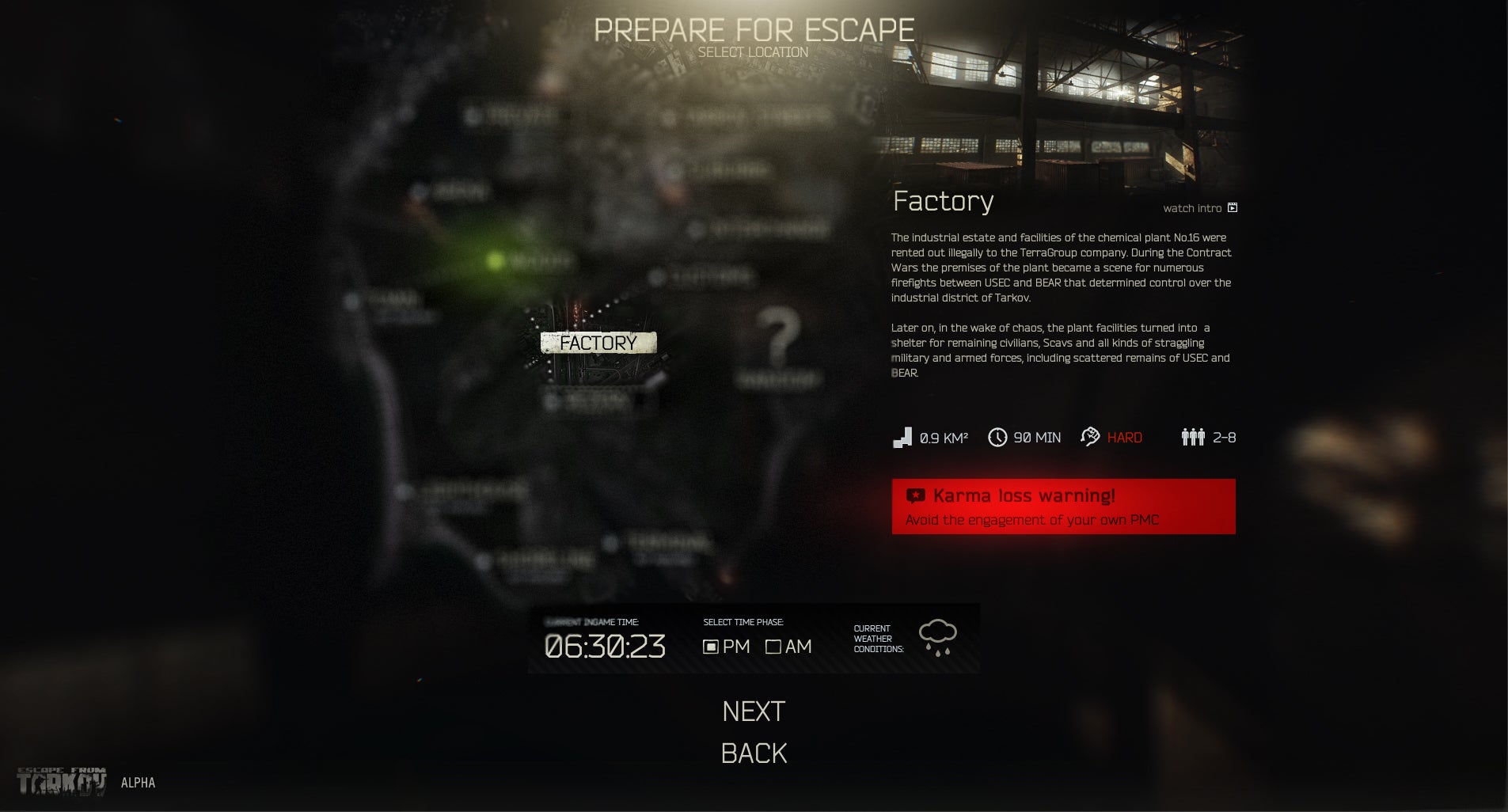Select the green highlighted map location
Screen dimensions: 1508x812
click(x=495, y=259)
